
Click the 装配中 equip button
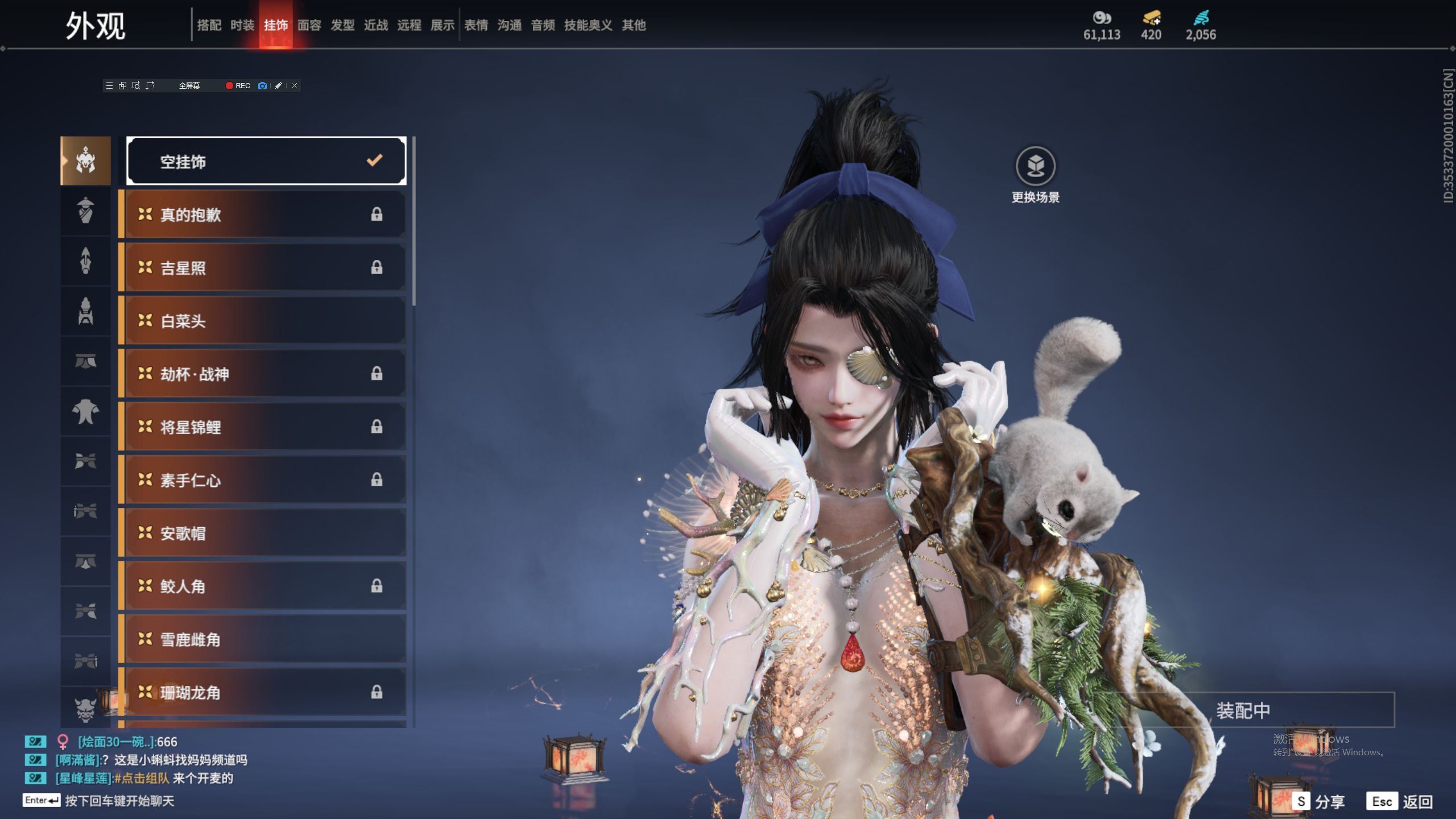tap(1243, 710)
